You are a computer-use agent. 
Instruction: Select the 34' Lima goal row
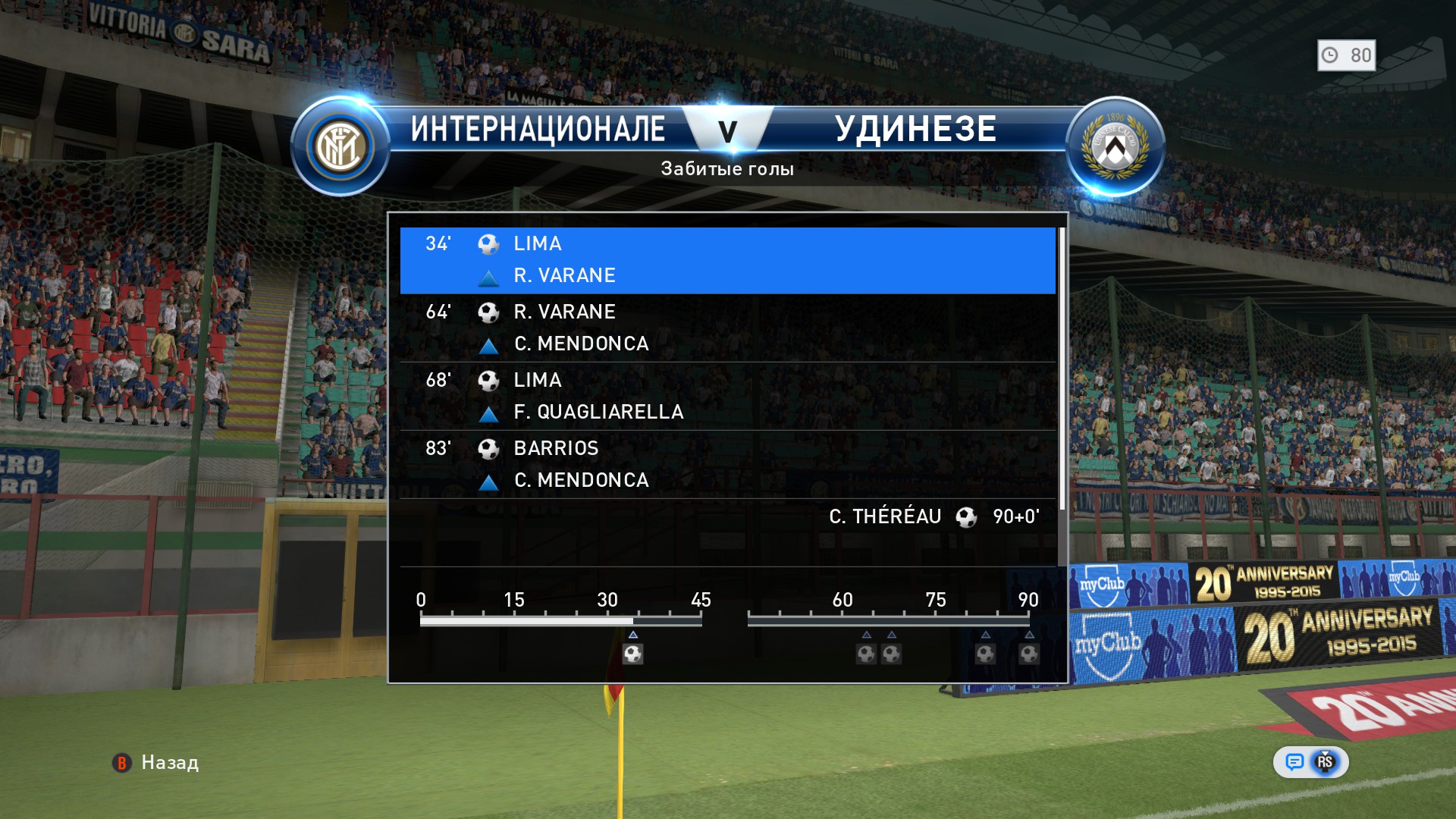726,259
